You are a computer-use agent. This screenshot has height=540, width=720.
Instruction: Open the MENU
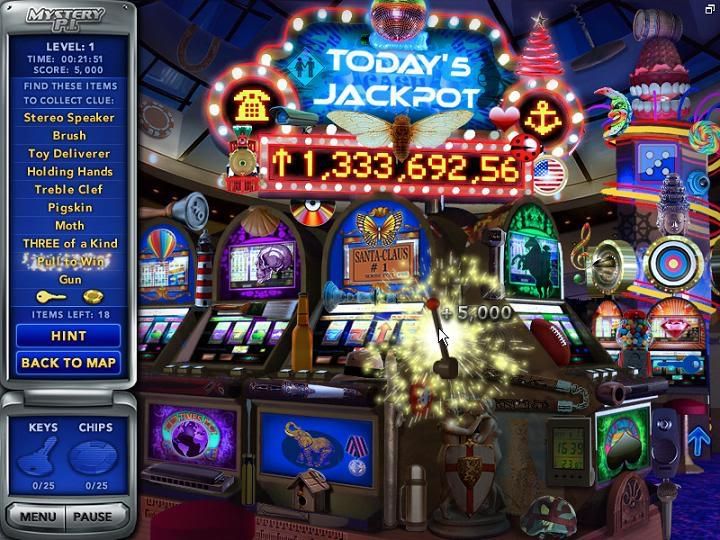coord(37,517)
